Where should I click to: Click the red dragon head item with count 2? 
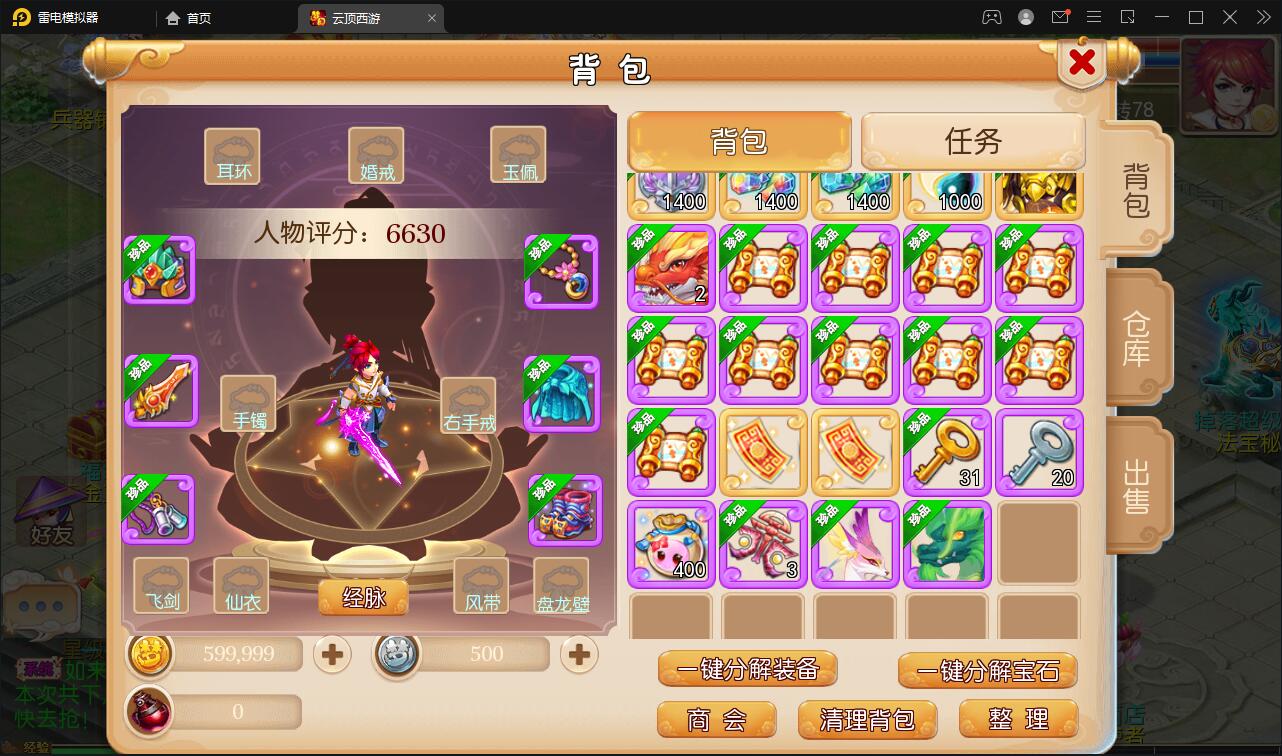670,268
